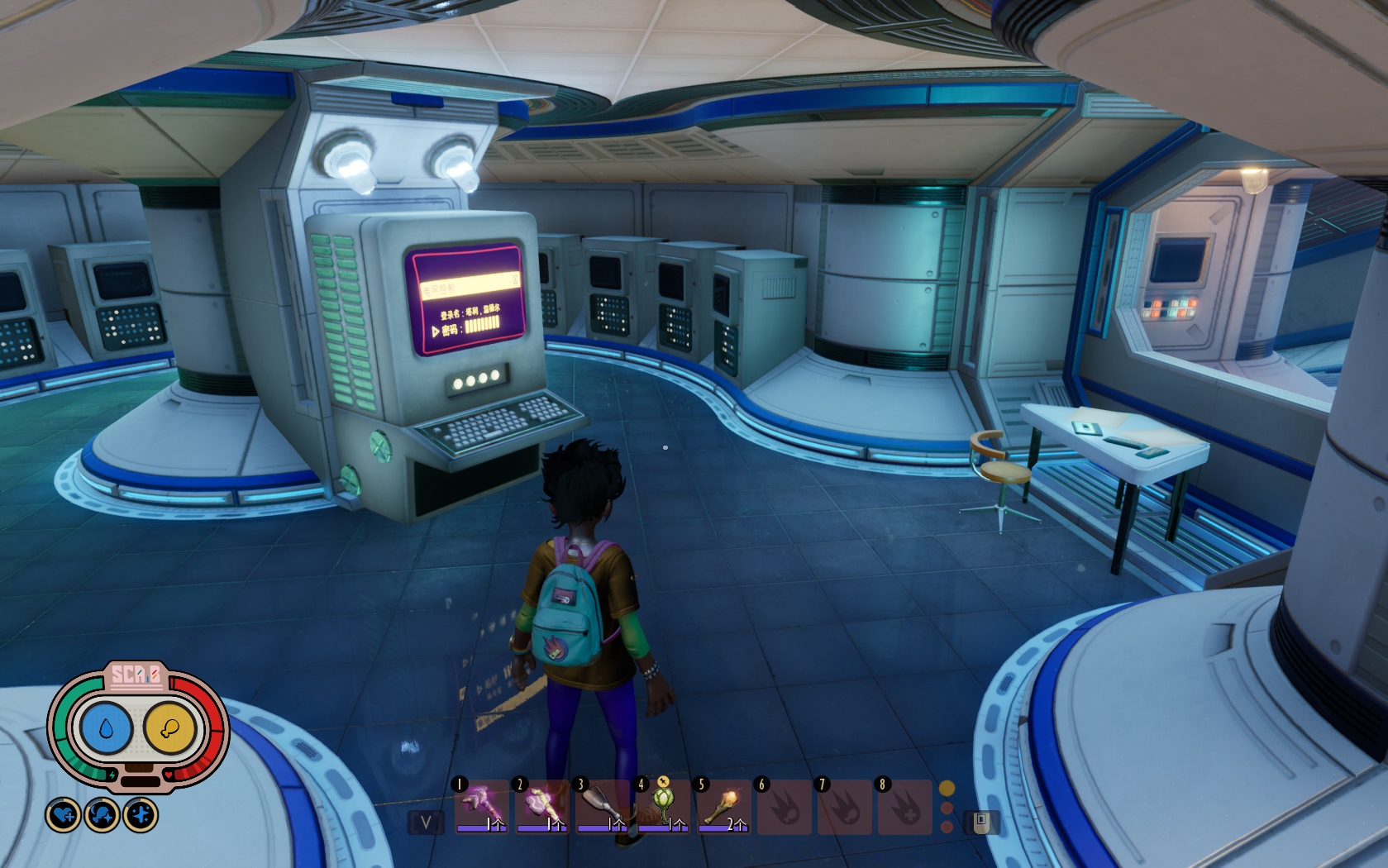Screen dimensions: 1388x868
Task: Inspect the heart-plus status effect icon
Action: 64,816
